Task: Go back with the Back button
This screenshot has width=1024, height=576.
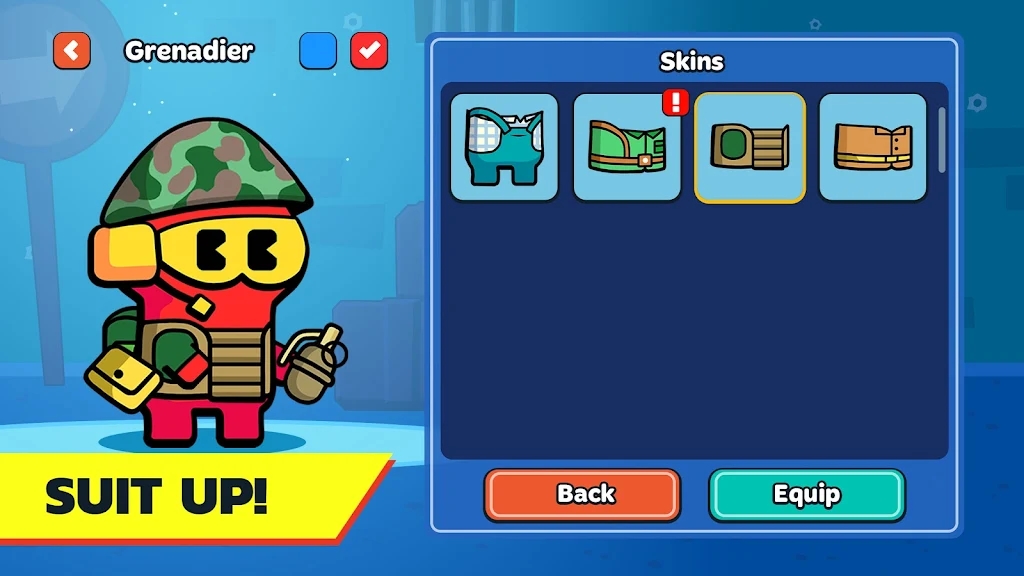Action: point(583,494)
